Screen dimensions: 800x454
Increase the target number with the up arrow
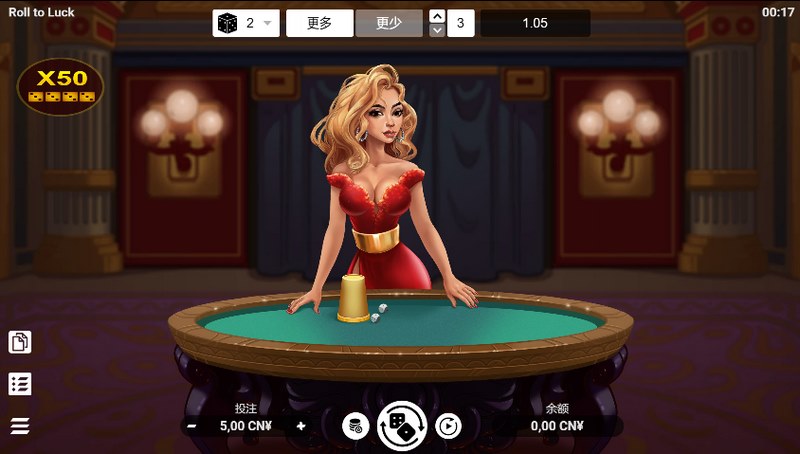pos(437,16)
